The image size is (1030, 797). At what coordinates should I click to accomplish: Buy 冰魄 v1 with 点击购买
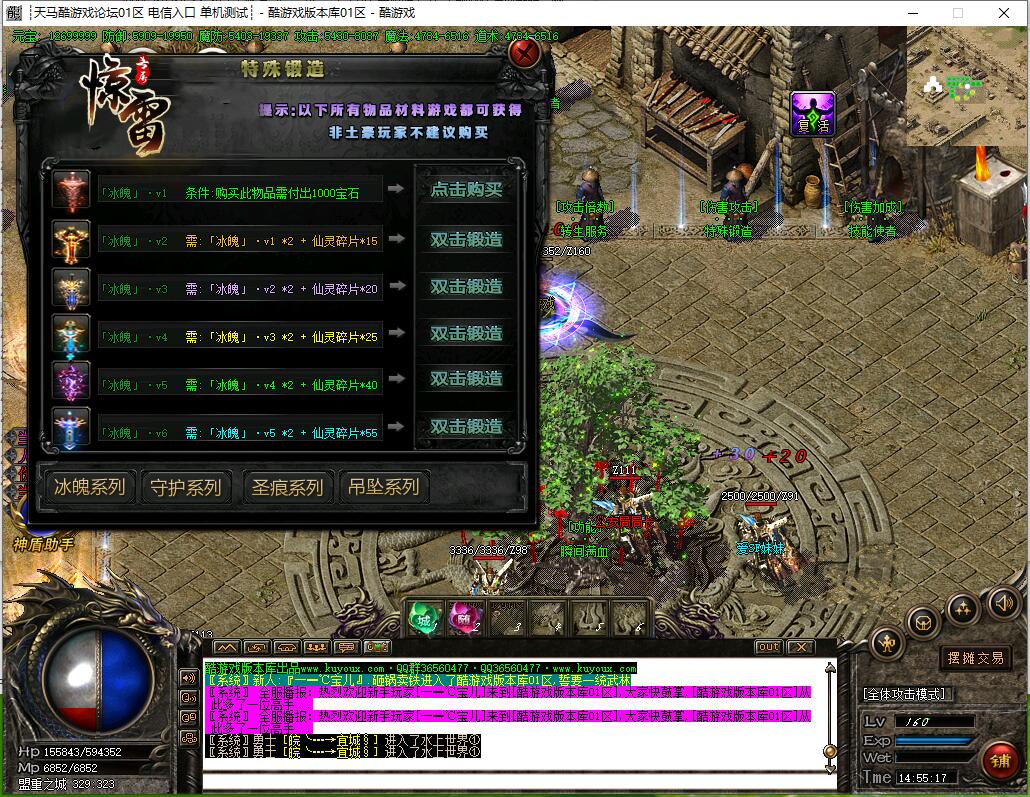coord(466,189)
